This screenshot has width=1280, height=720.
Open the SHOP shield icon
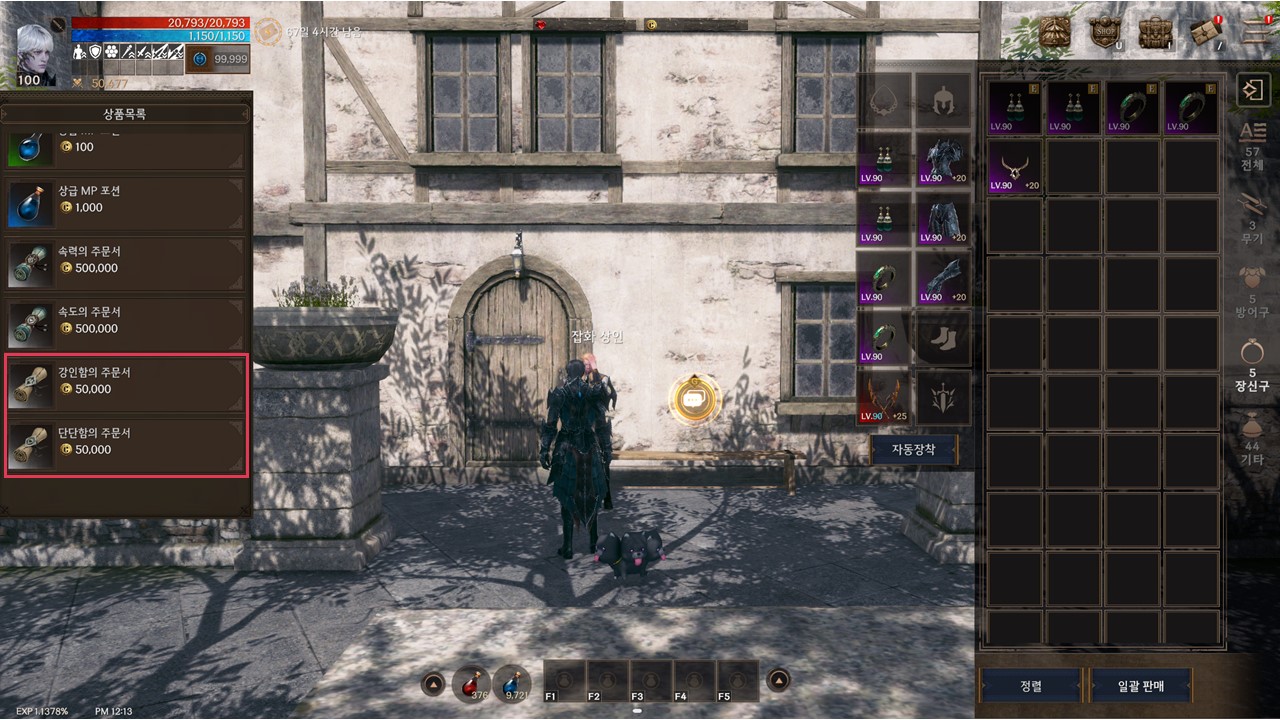(1104, 33)
